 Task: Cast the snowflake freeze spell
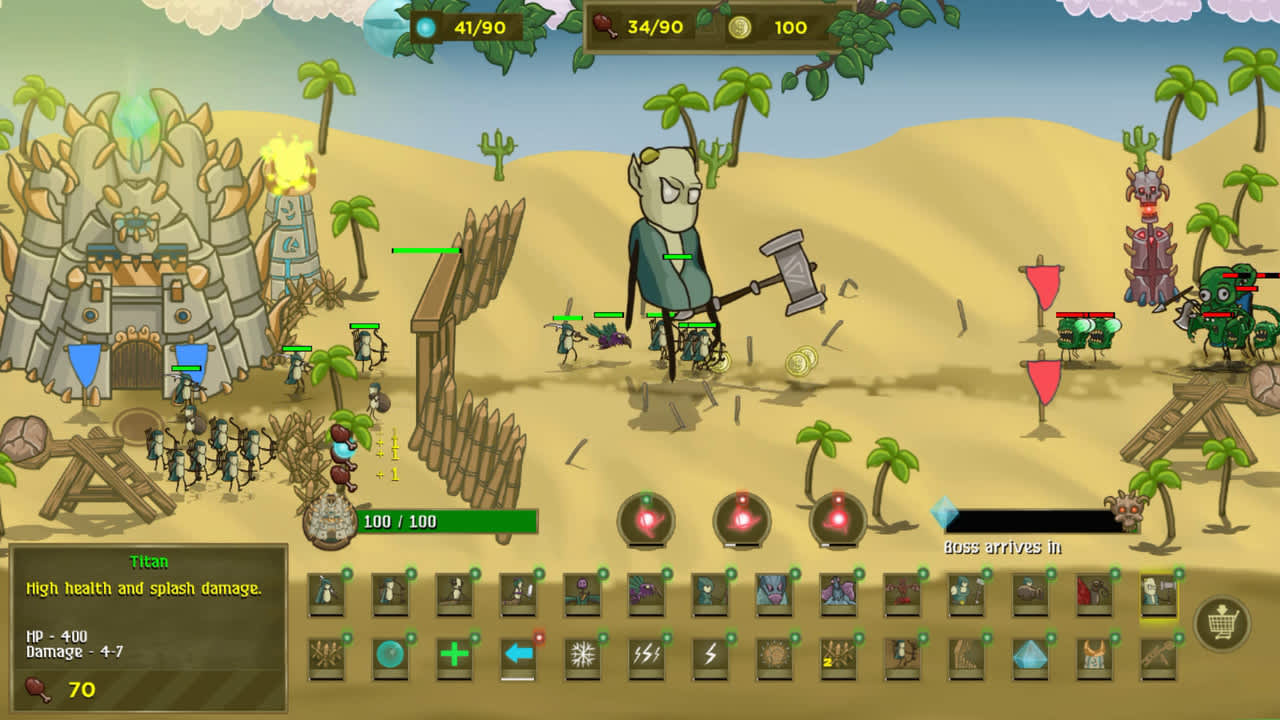pyautogui.click(x=583, y=655)
